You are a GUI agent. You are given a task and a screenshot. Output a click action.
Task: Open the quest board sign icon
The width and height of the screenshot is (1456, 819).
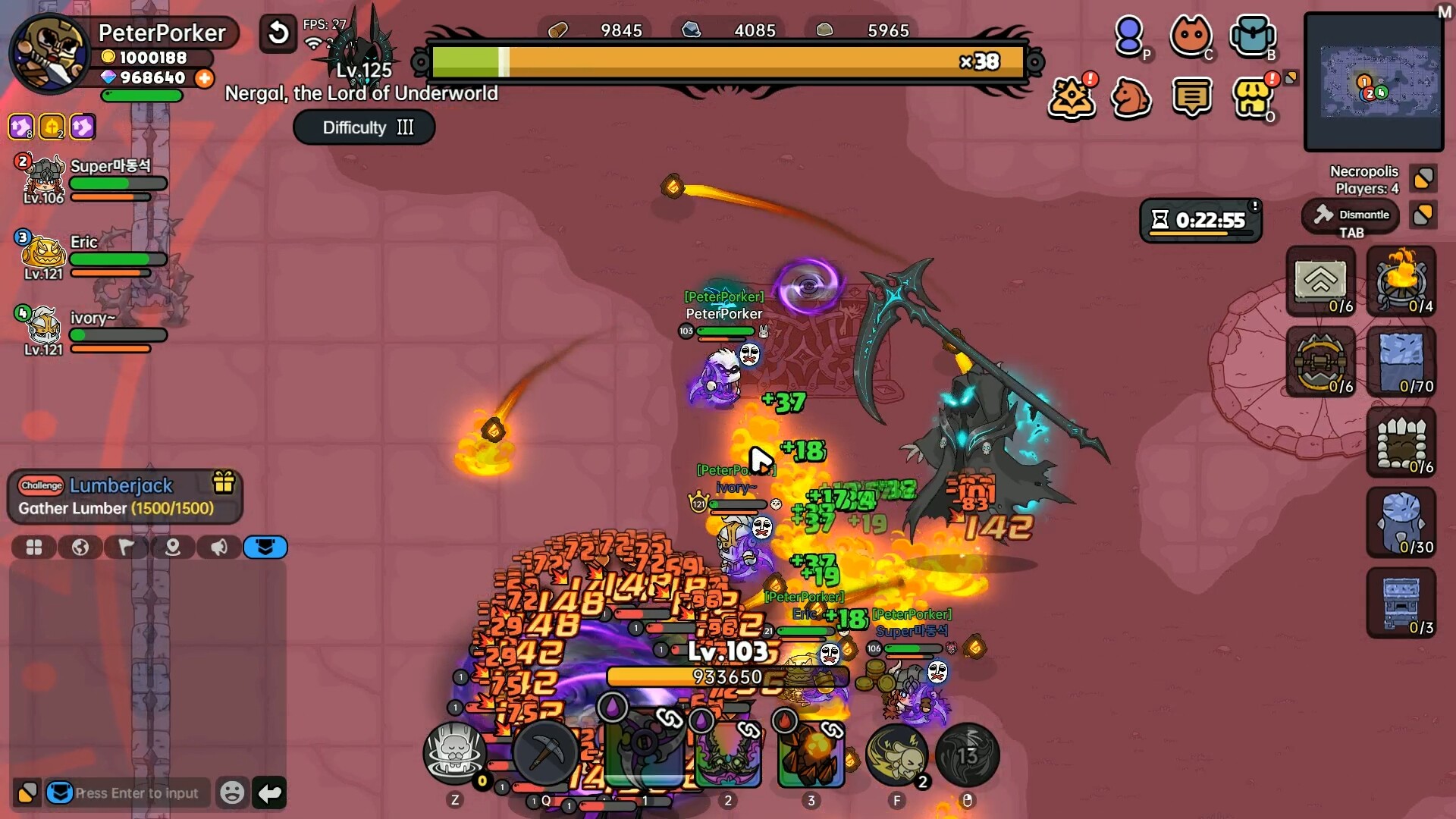coord(1193,97)
